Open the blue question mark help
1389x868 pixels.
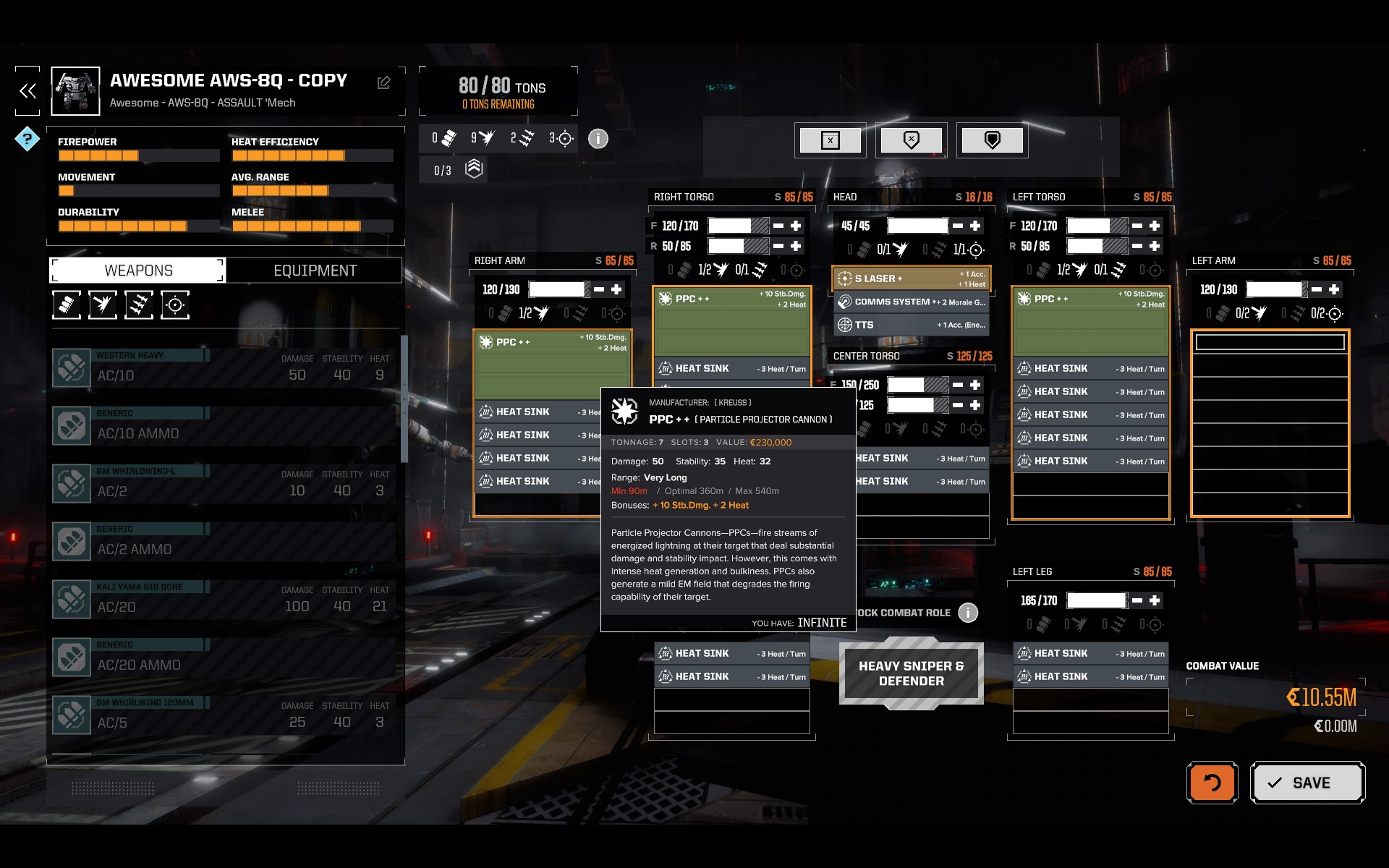27,138
